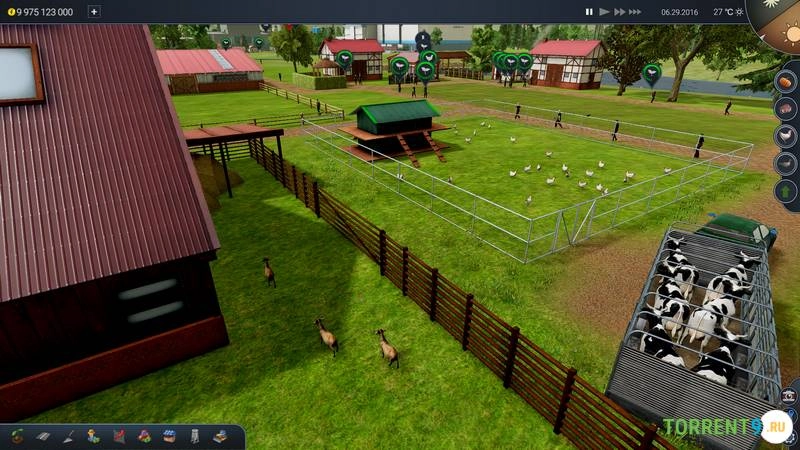The width and height of the screenshot is (800, 450).
Task: Choose the shovel tool
Action: (68, 436)
